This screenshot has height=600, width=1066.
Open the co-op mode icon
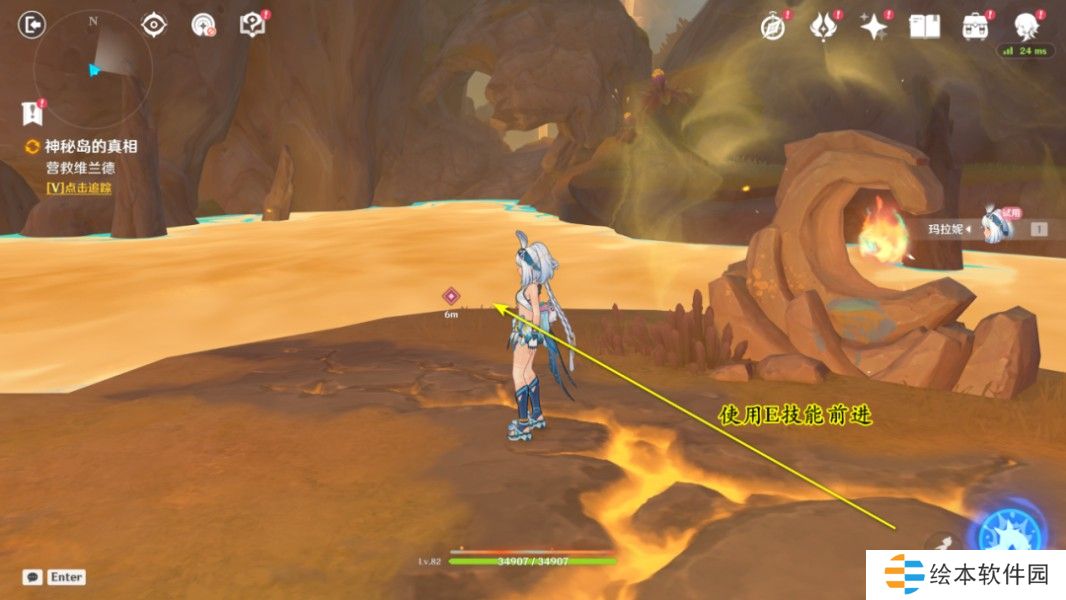click(204, 25)
